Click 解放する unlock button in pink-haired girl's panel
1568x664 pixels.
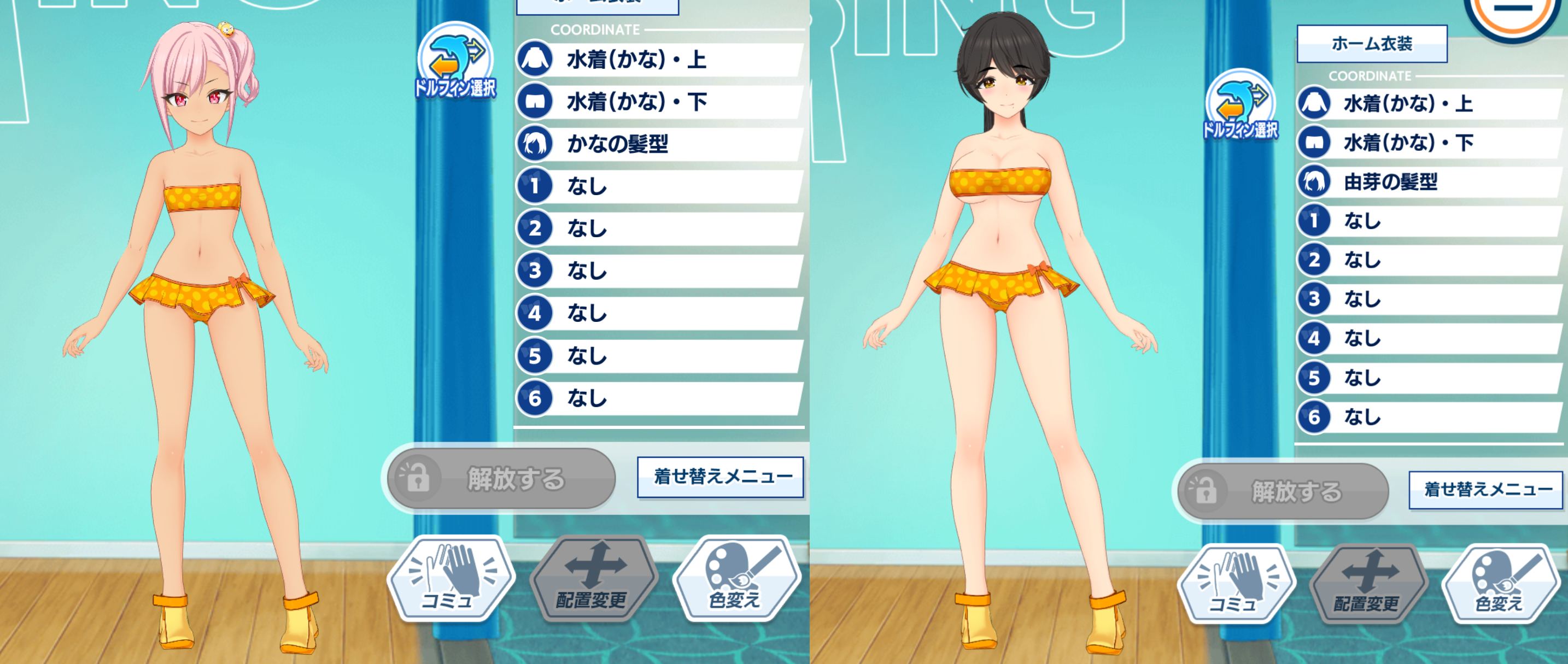pos(499,479)
